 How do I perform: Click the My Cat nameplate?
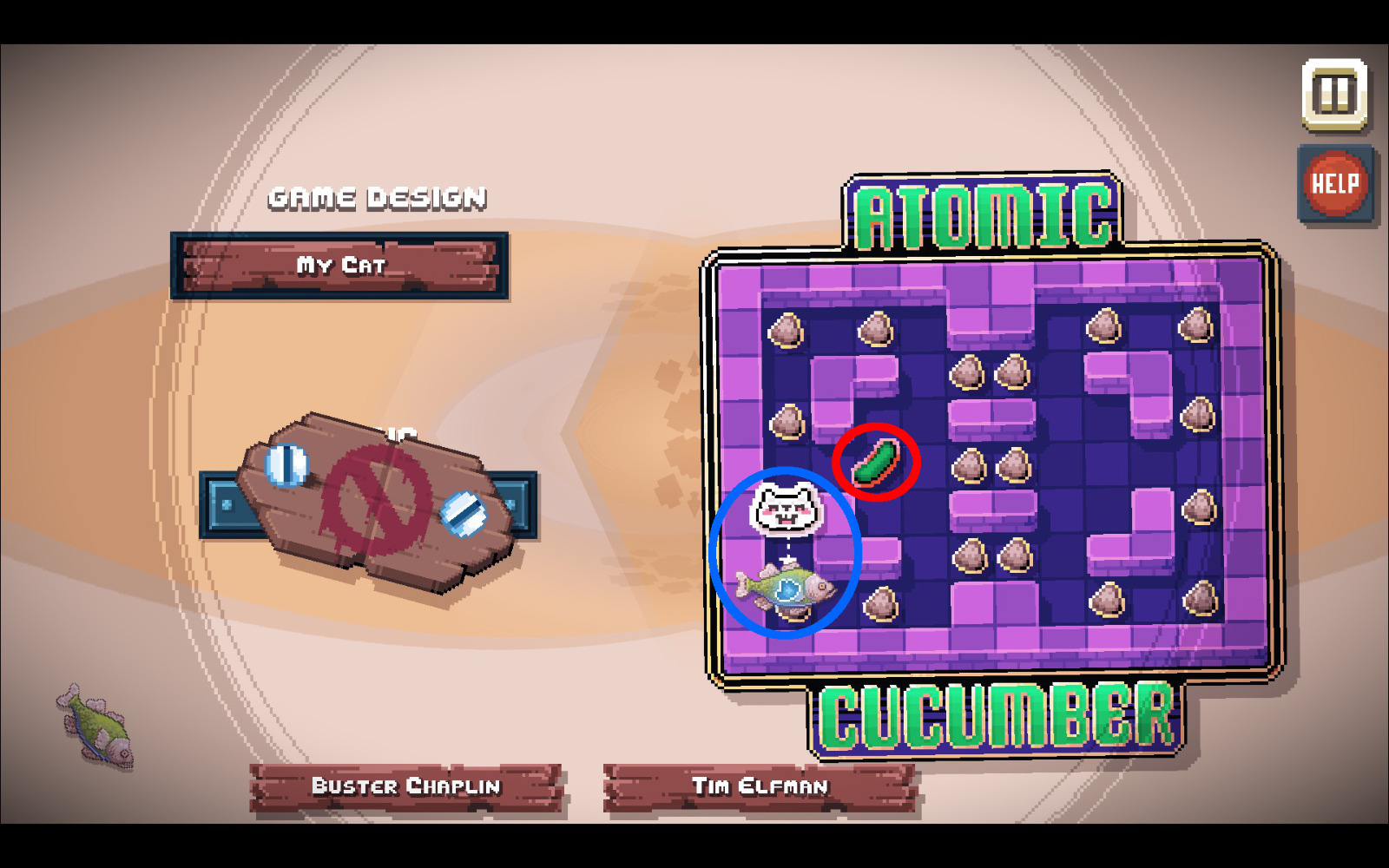pyautogui.click(x=339, y=267)
